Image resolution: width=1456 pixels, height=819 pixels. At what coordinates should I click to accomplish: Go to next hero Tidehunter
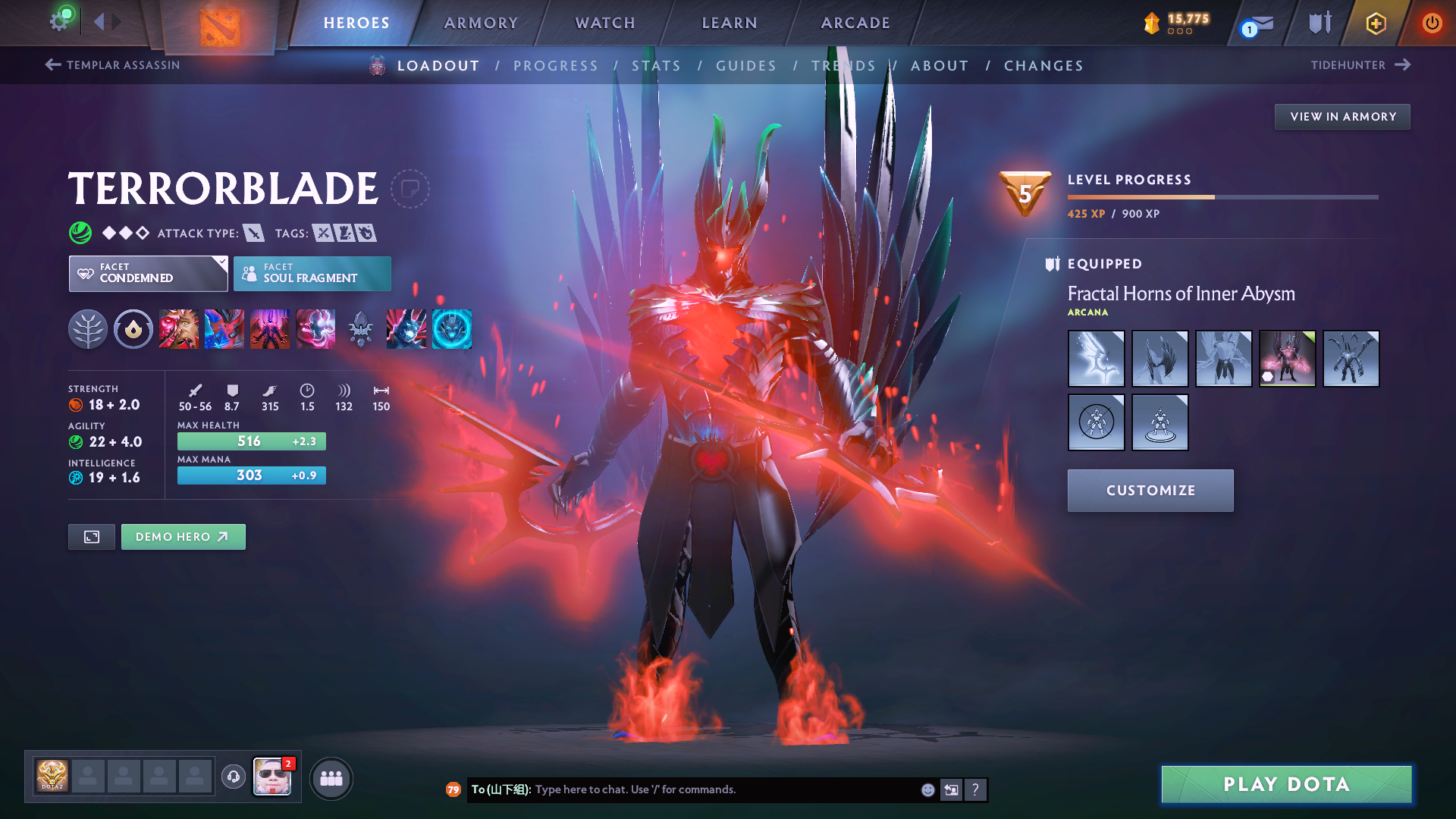point(1360,65)
